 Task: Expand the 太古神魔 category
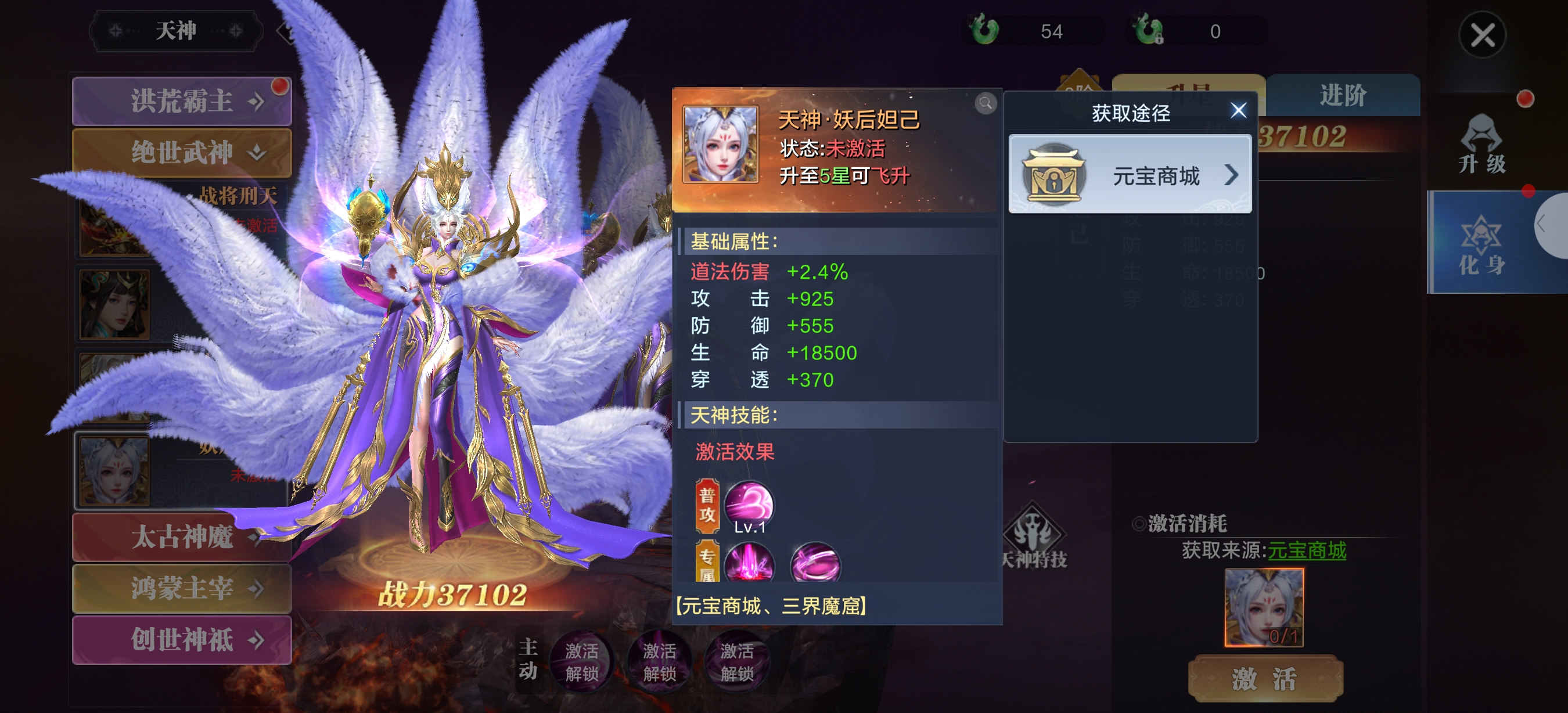click(x=181, y=536)
